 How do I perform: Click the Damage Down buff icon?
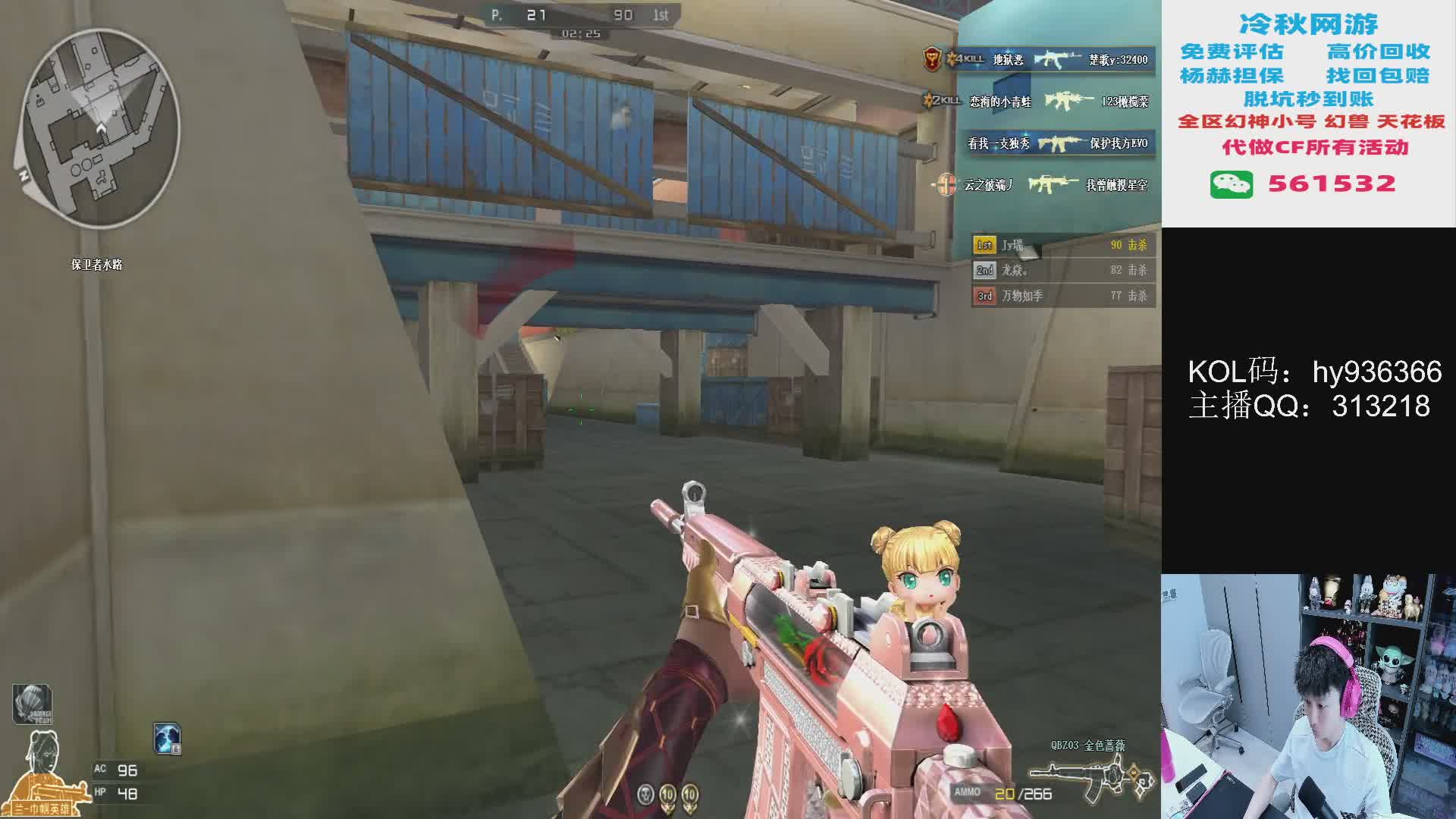coord(32,704)
